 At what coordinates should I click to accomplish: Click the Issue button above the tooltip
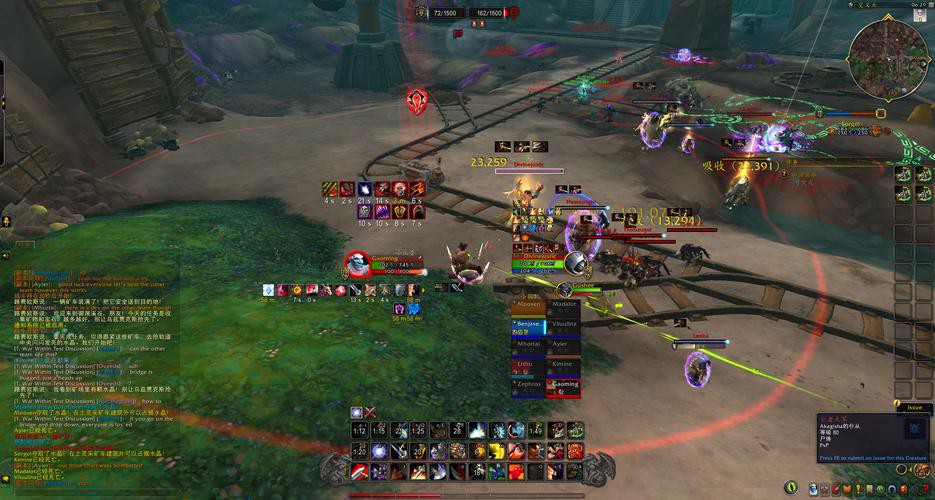point(913,407)
